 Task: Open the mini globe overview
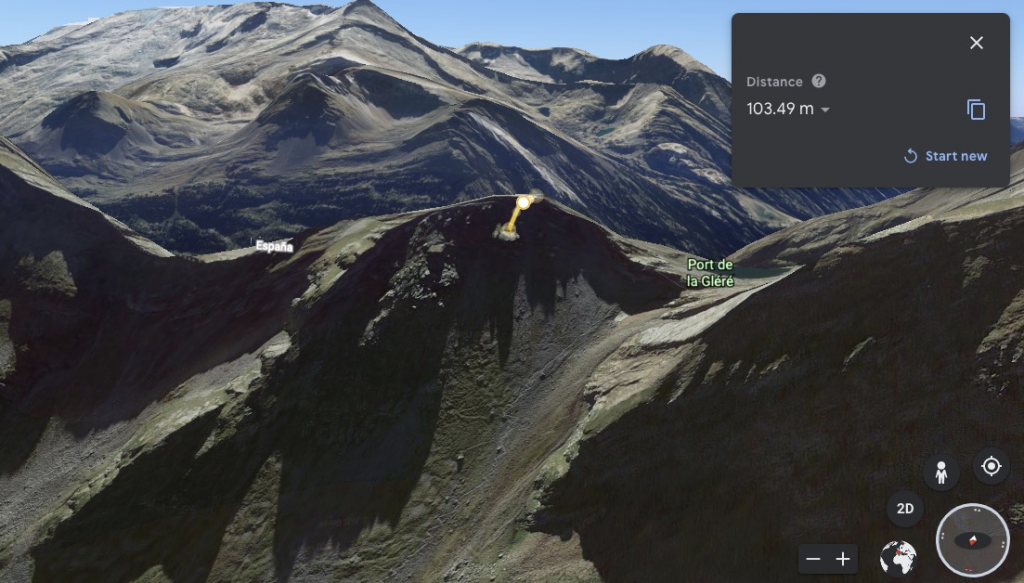point(898,557)
